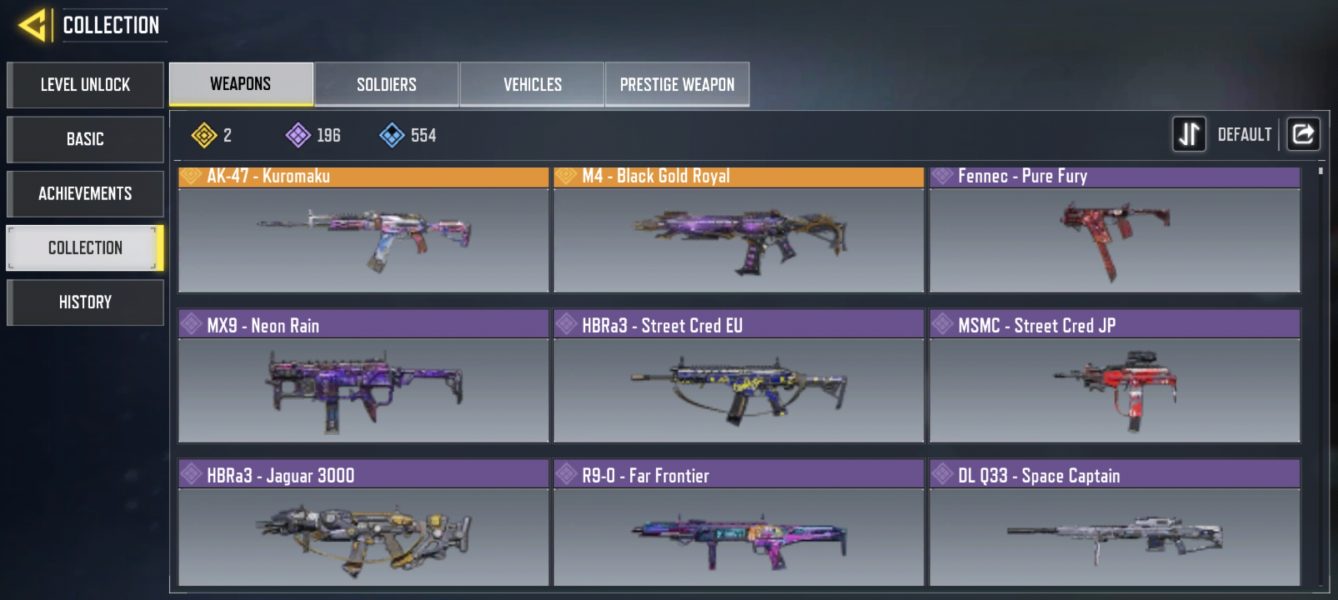
Task: Switch to the Soldiers tab
Action: pyautogui.click(x=386, y=85)
